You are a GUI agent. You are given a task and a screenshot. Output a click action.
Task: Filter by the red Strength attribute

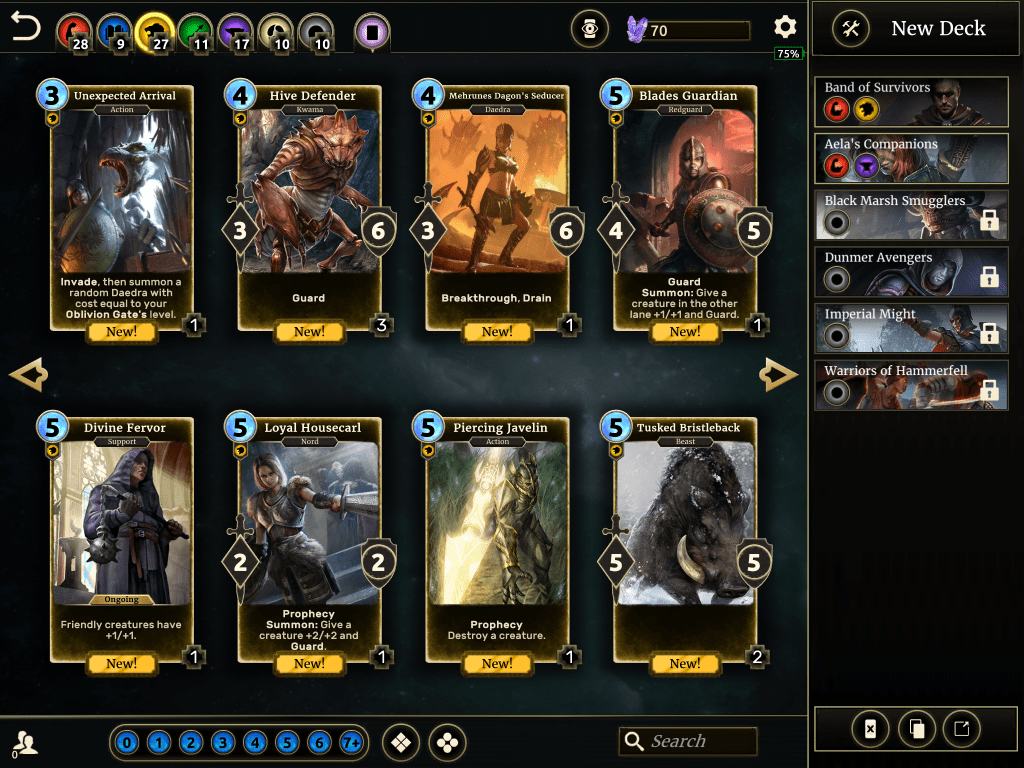click(73, 30)
